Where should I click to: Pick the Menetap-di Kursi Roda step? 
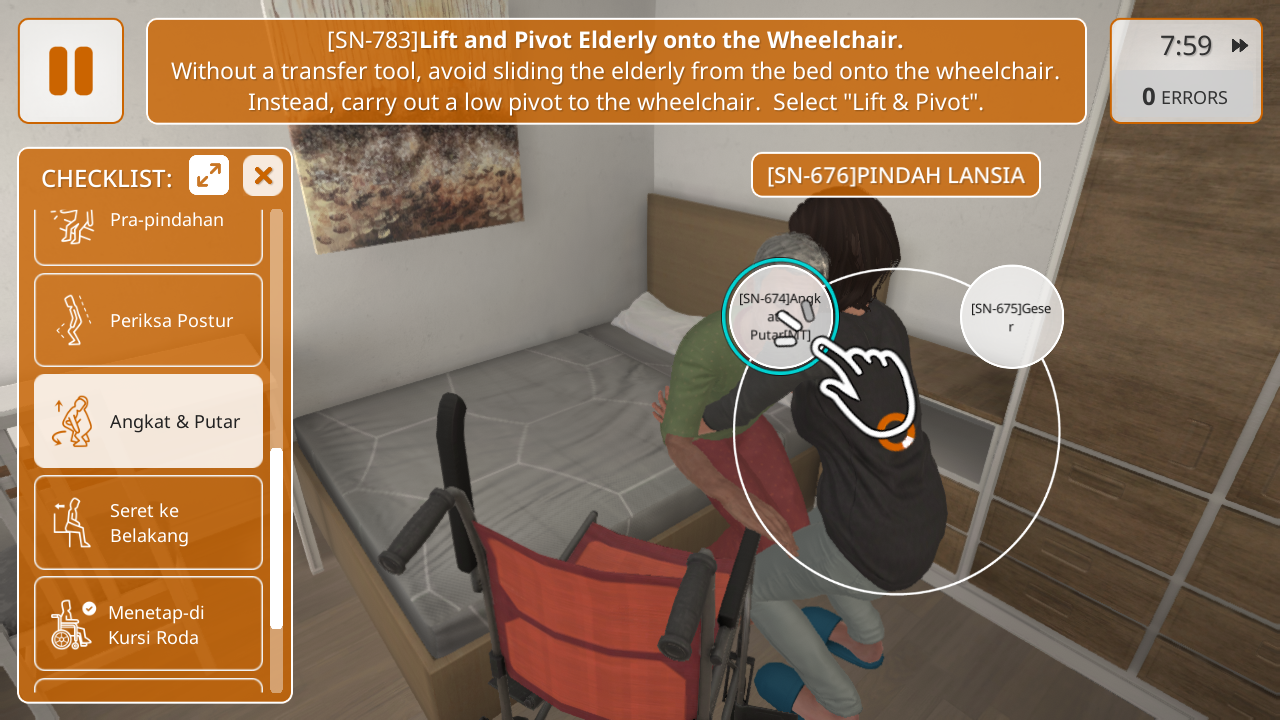[148, 623]
